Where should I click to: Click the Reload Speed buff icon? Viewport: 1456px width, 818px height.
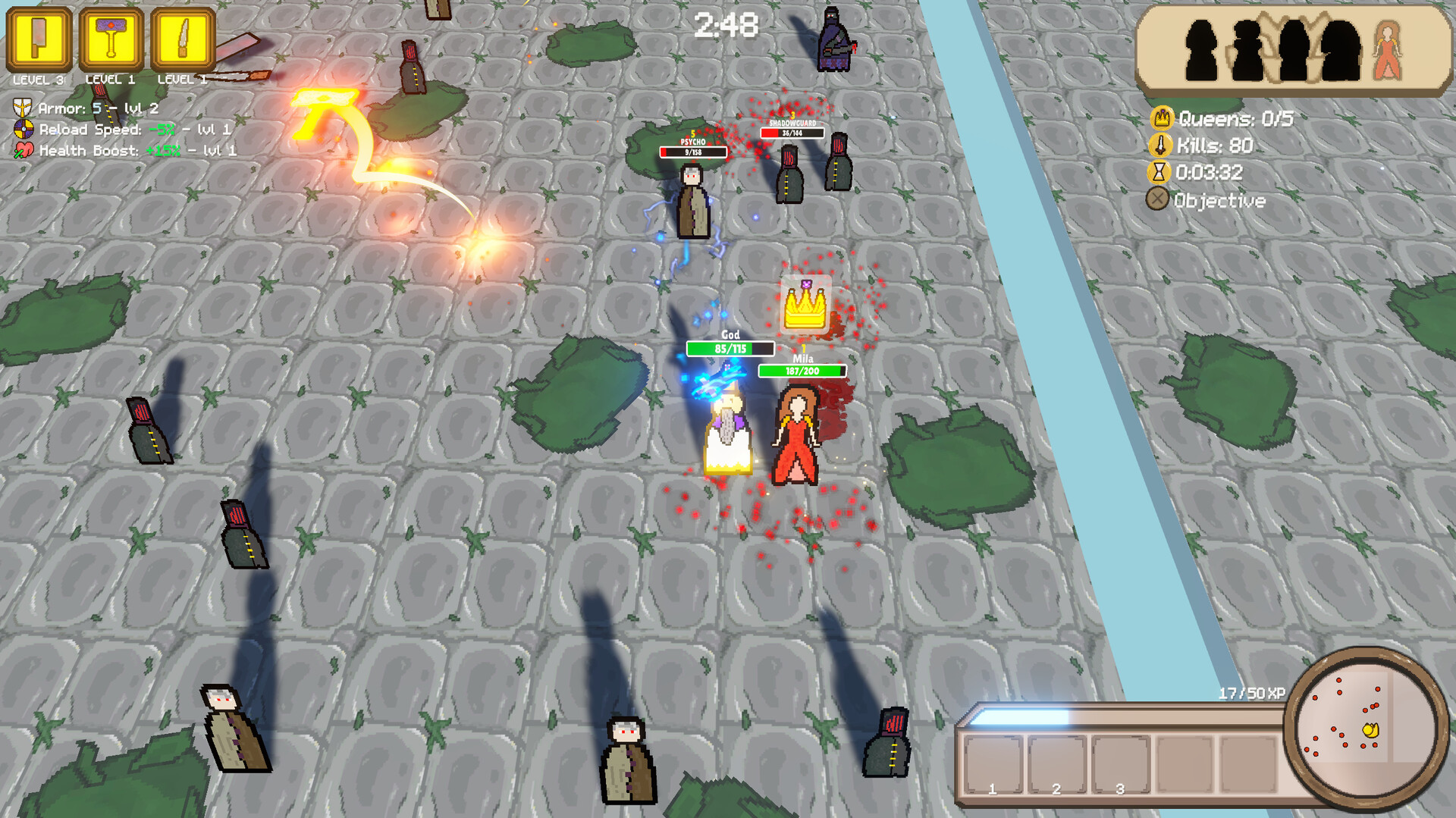tap(23, 129)
